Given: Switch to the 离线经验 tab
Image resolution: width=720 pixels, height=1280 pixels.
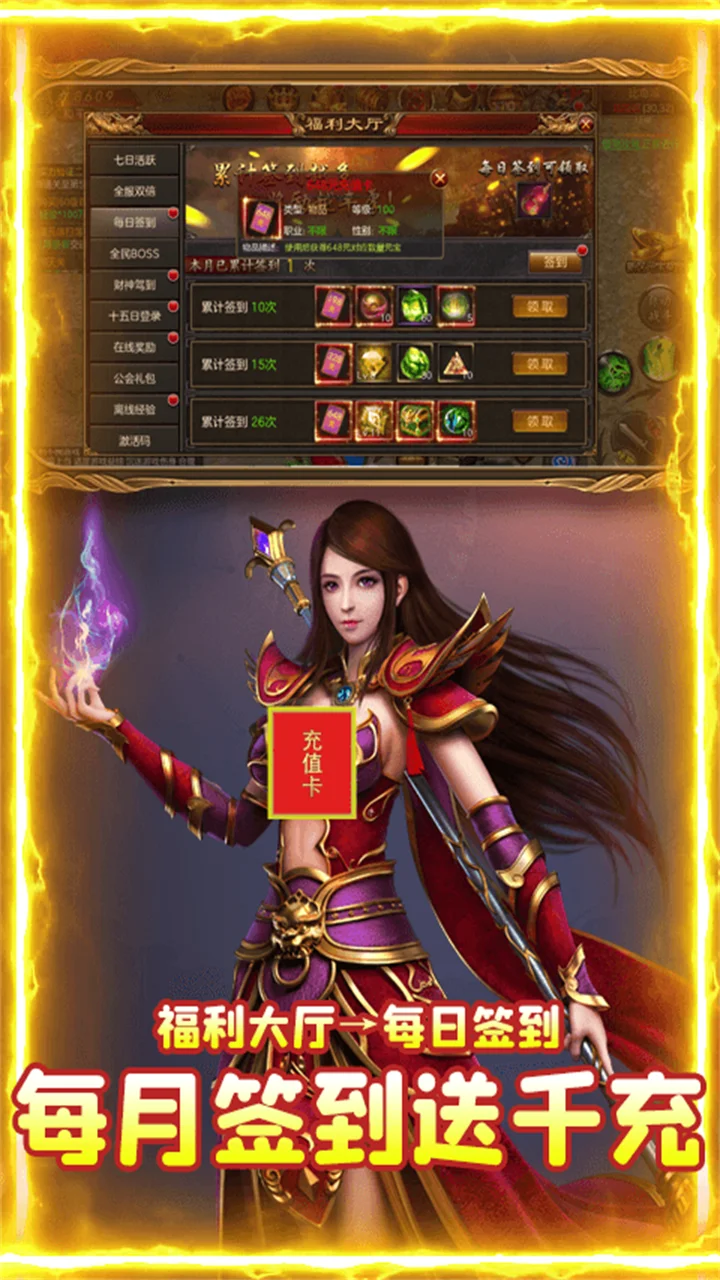Looking at the screenshot, I should (x=134, y=409).
